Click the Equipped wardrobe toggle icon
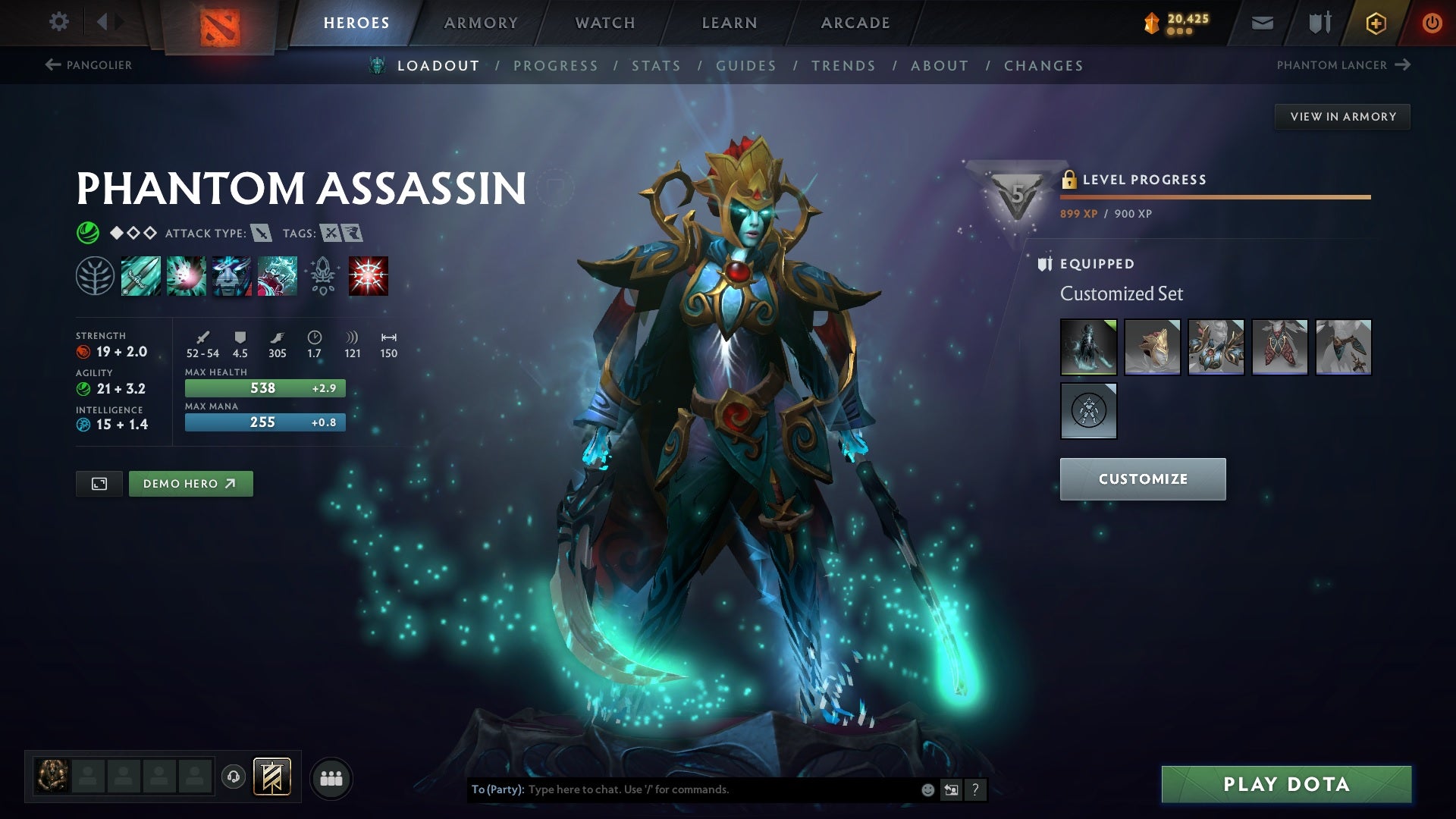1456x819 pixels. coord(1044,264)
